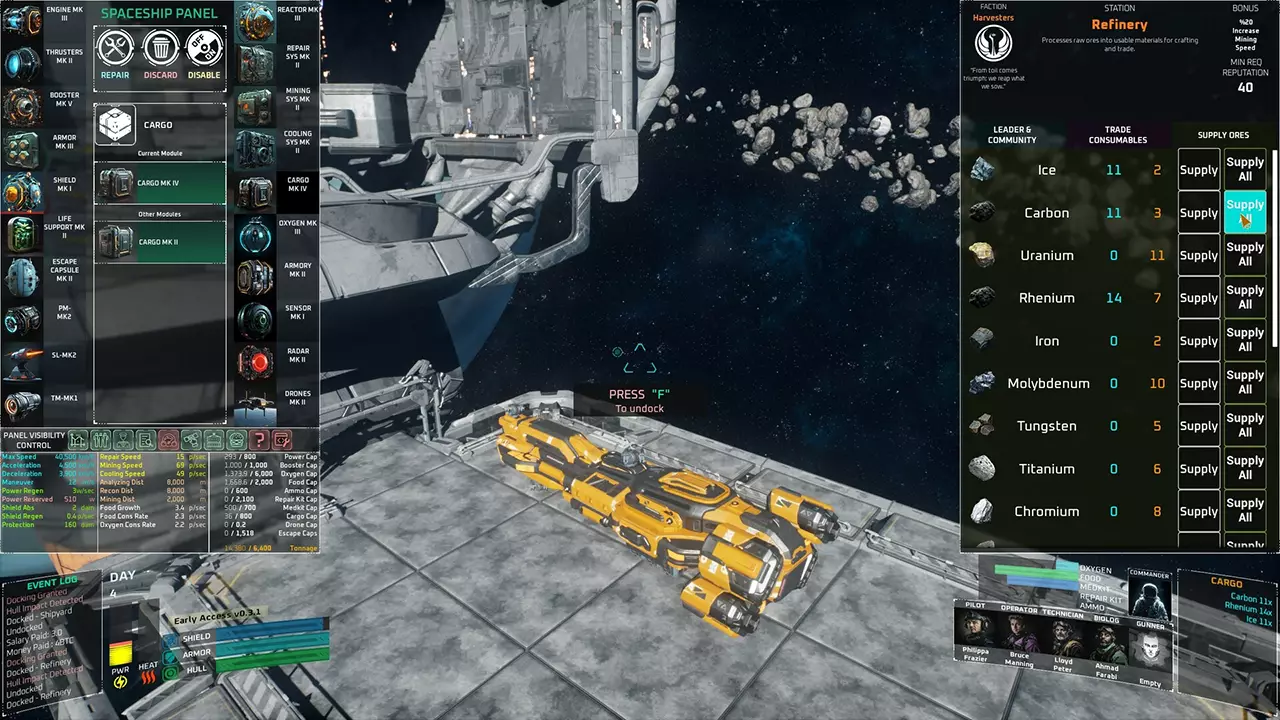Screen dimensions: 1280x720
Task: Disable the selected cargo module
Action: (x=204, y=51)
